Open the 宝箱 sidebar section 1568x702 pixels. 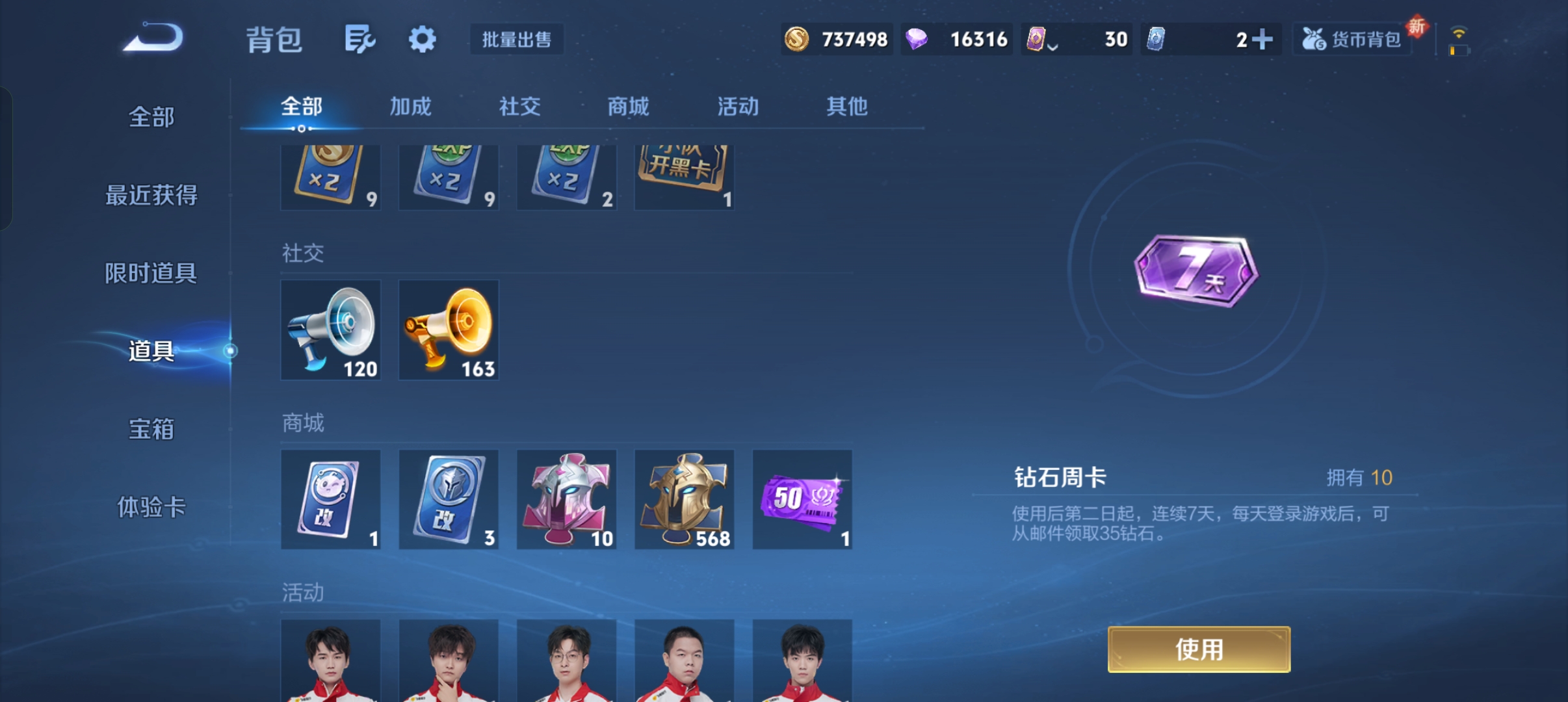151,429
